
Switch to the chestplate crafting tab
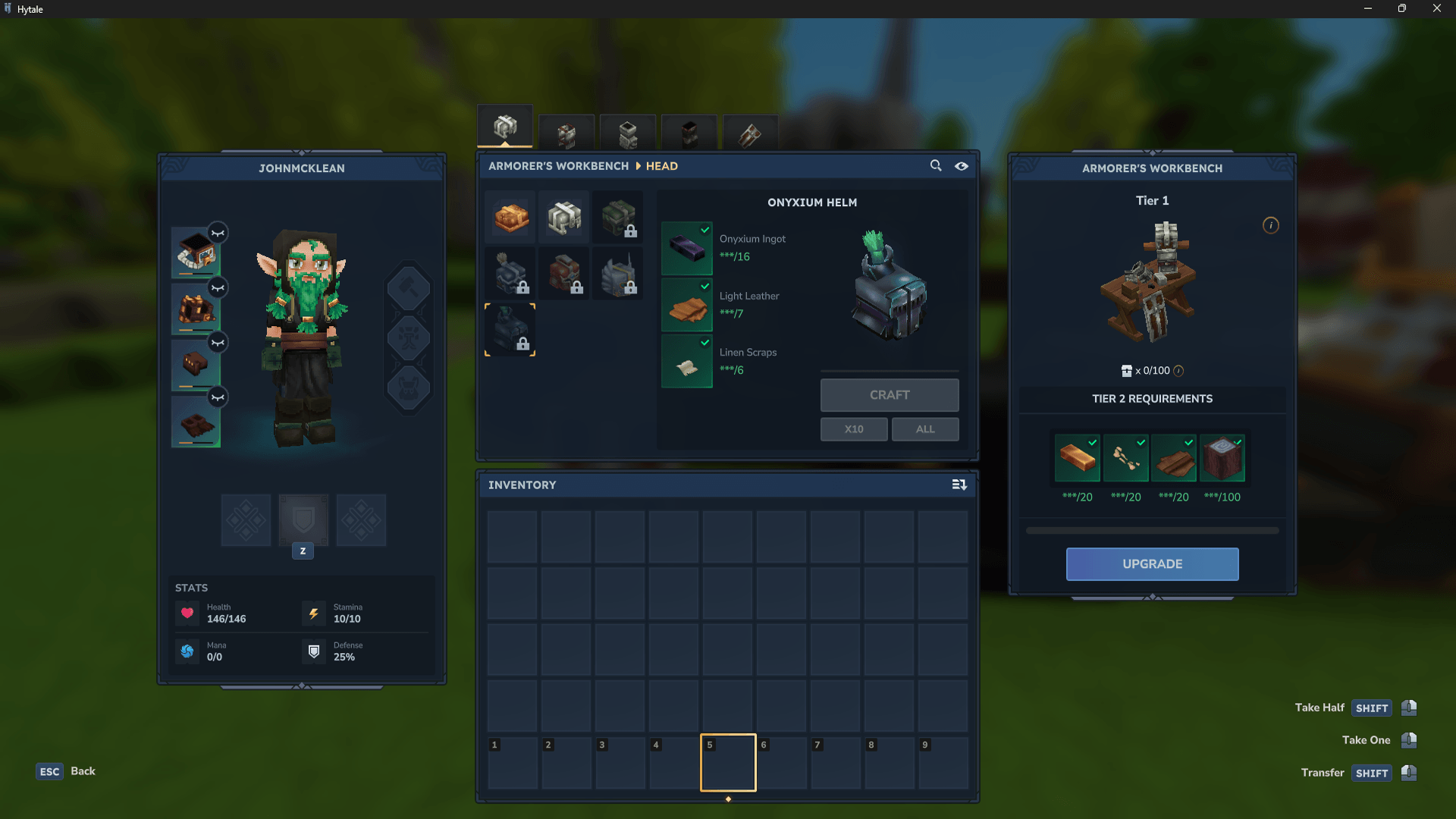click(x=566, y=134)
